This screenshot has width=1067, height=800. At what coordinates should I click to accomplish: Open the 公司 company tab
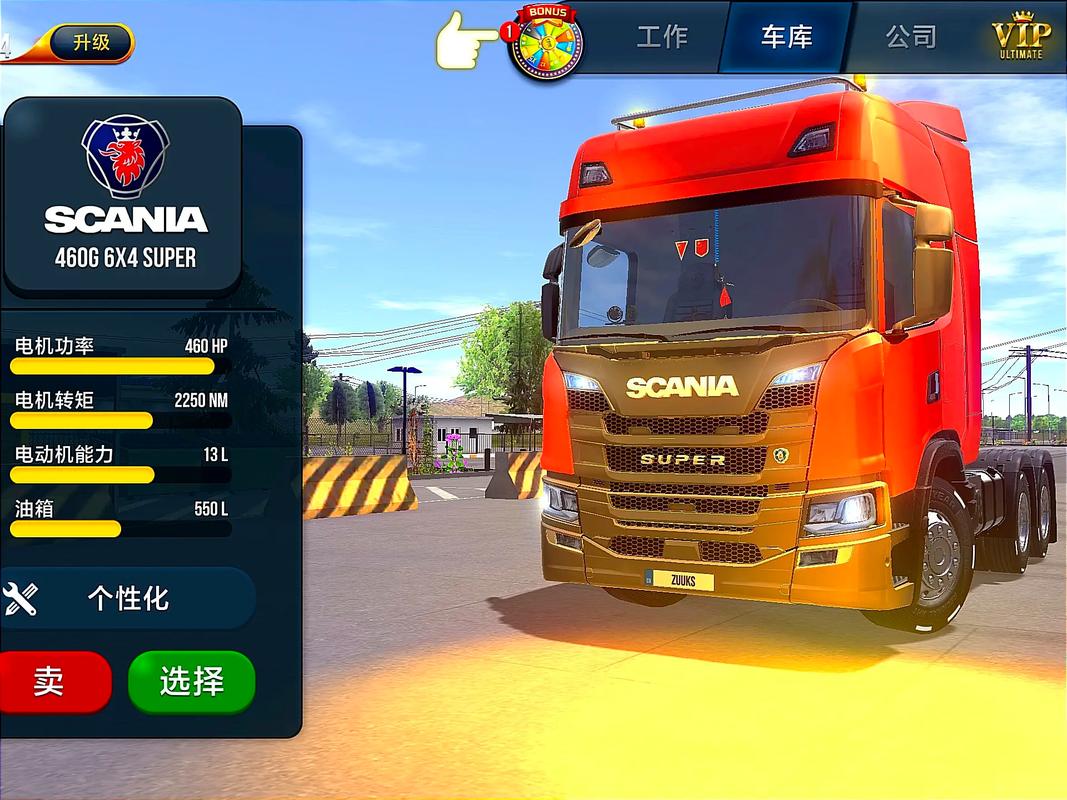tap(911, 37)
